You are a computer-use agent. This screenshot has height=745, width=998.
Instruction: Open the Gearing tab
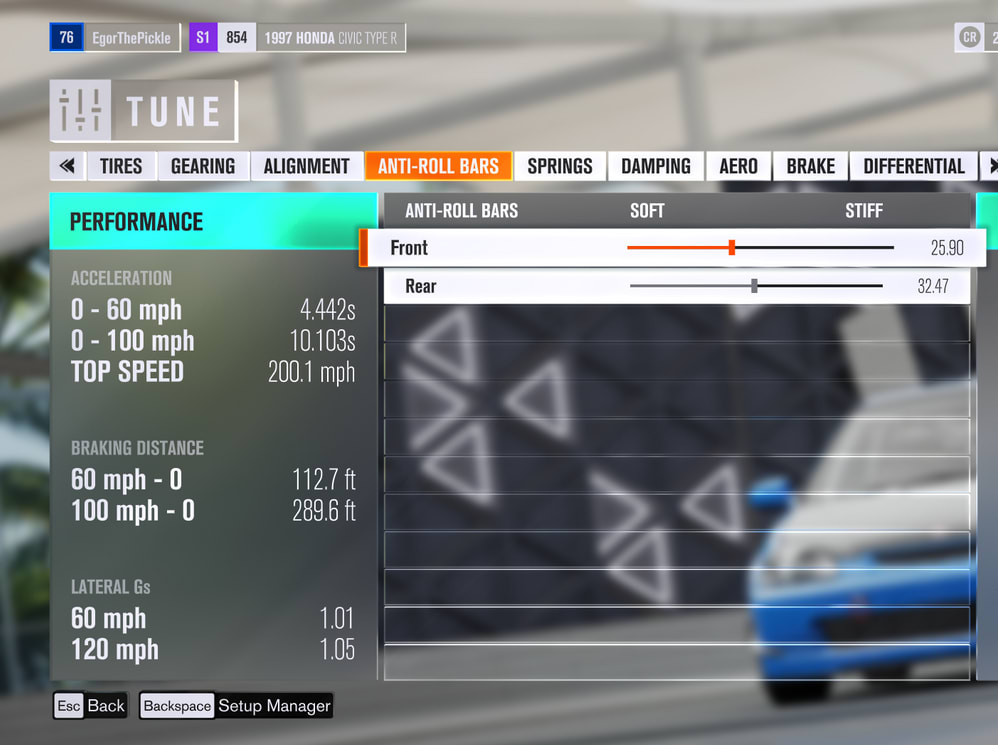[203, 166]
